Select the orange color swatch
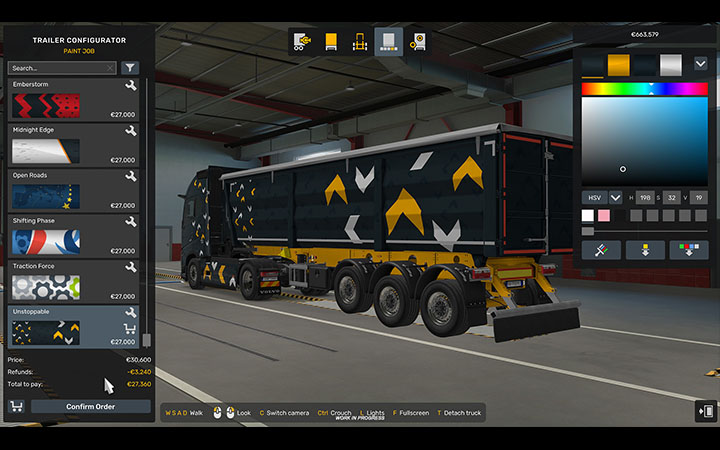Screen dimensions: 720x450 pyautogui.click(x=619, y=65)
